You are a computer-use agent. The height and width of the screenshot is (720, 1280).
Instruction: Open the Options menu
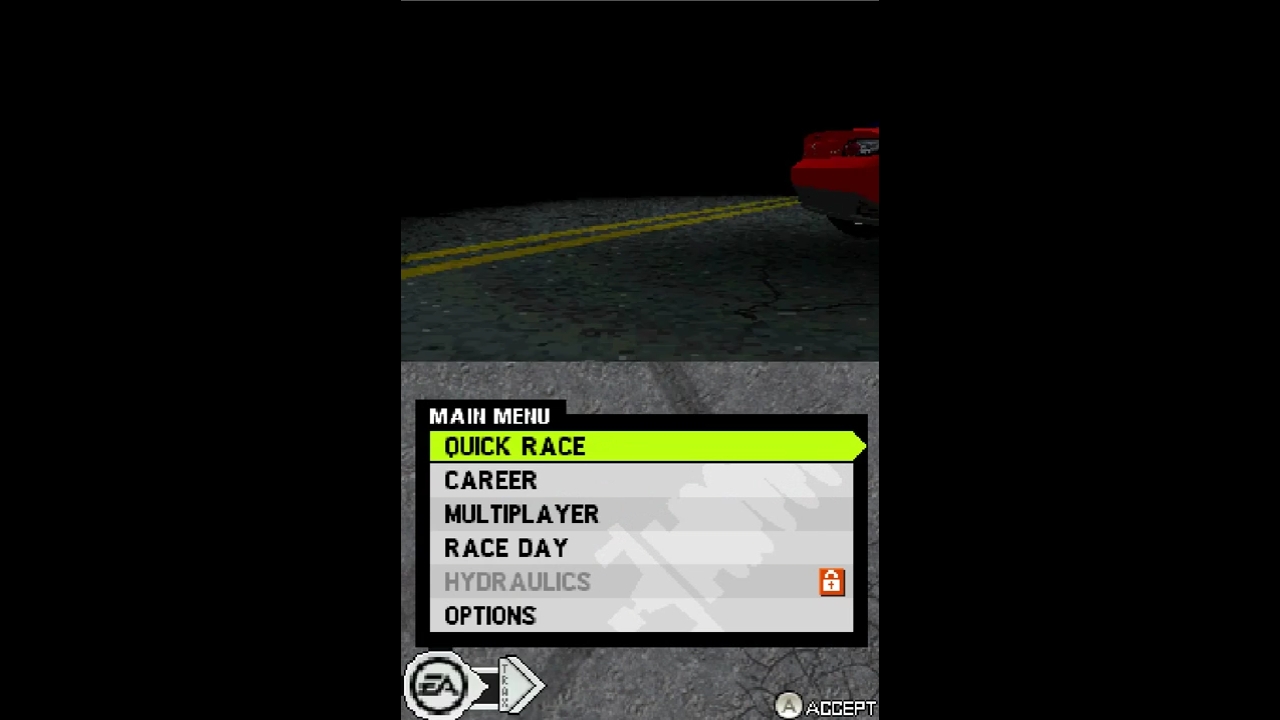click(x=490, y=615)
